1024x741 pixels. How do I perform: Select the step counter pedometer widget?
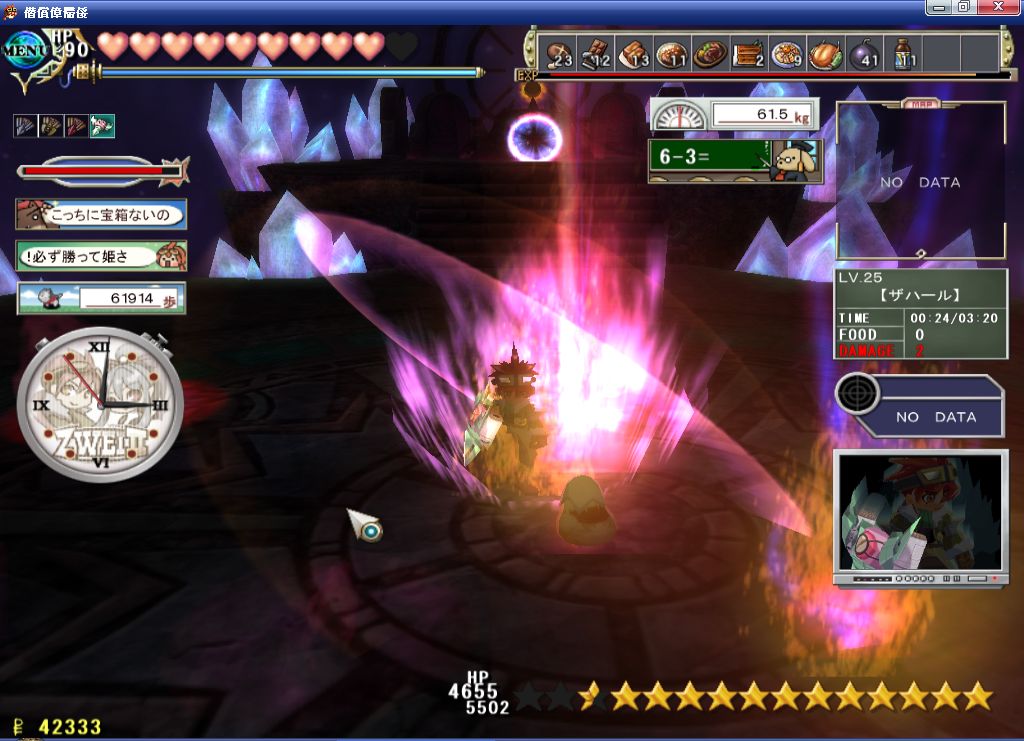coord(101,298)
